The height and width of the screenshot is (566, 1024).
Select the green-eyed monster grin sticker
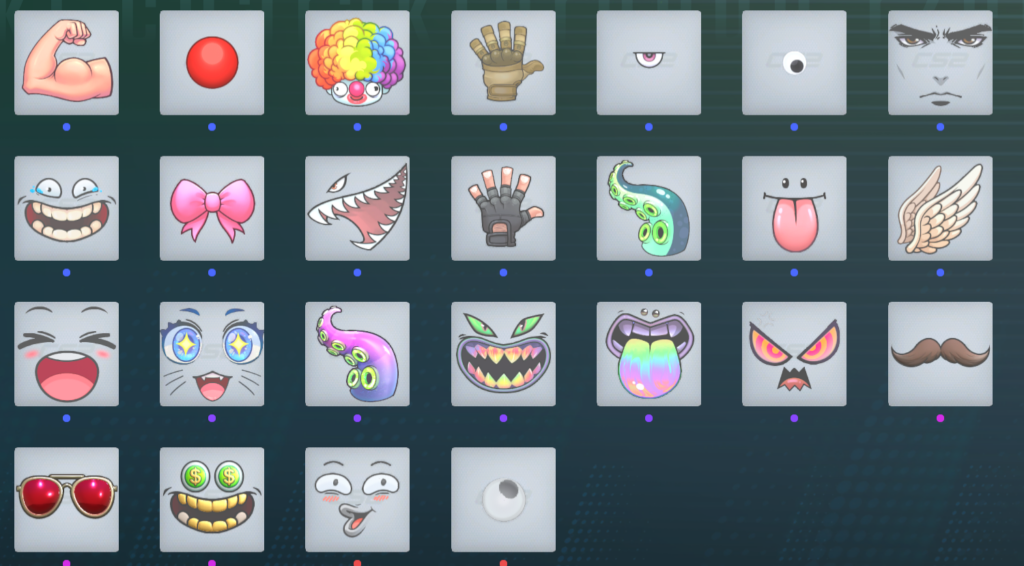click(503, 354)
